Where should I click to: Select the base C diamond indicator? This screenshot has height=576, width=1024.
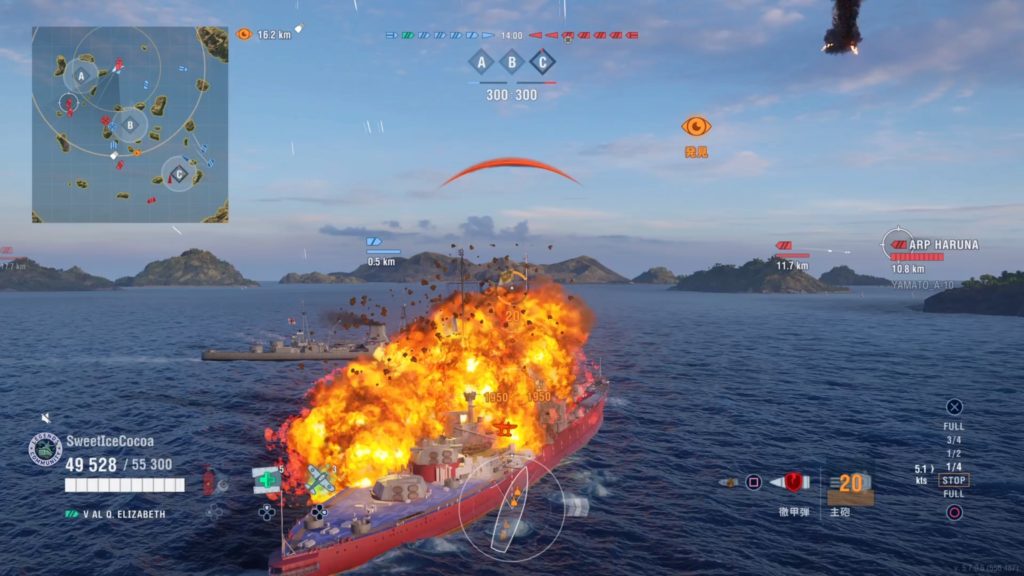(542, 62)
